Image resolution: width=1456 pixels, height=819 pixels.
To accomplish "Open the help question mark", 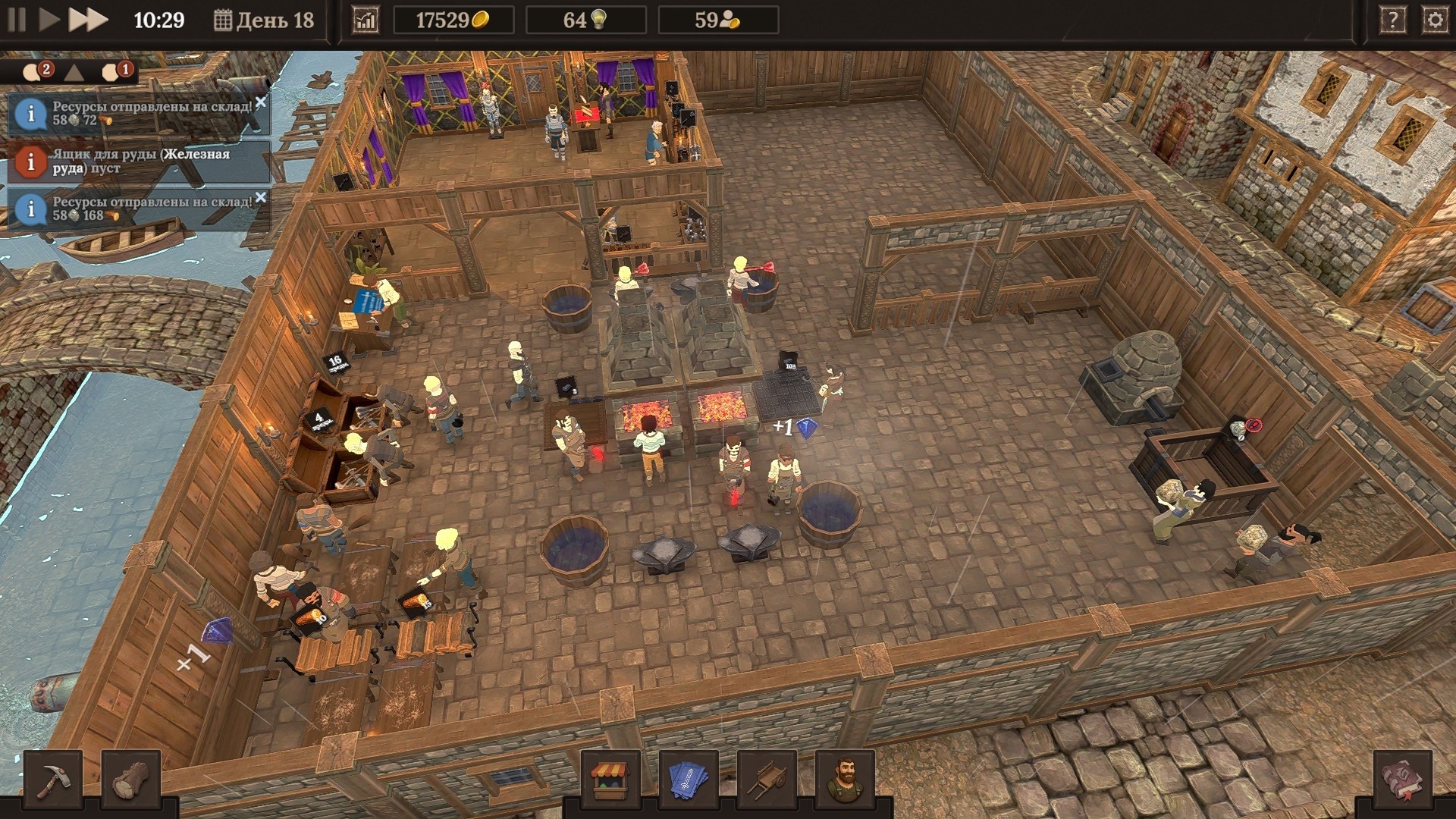I will 1392,20.
